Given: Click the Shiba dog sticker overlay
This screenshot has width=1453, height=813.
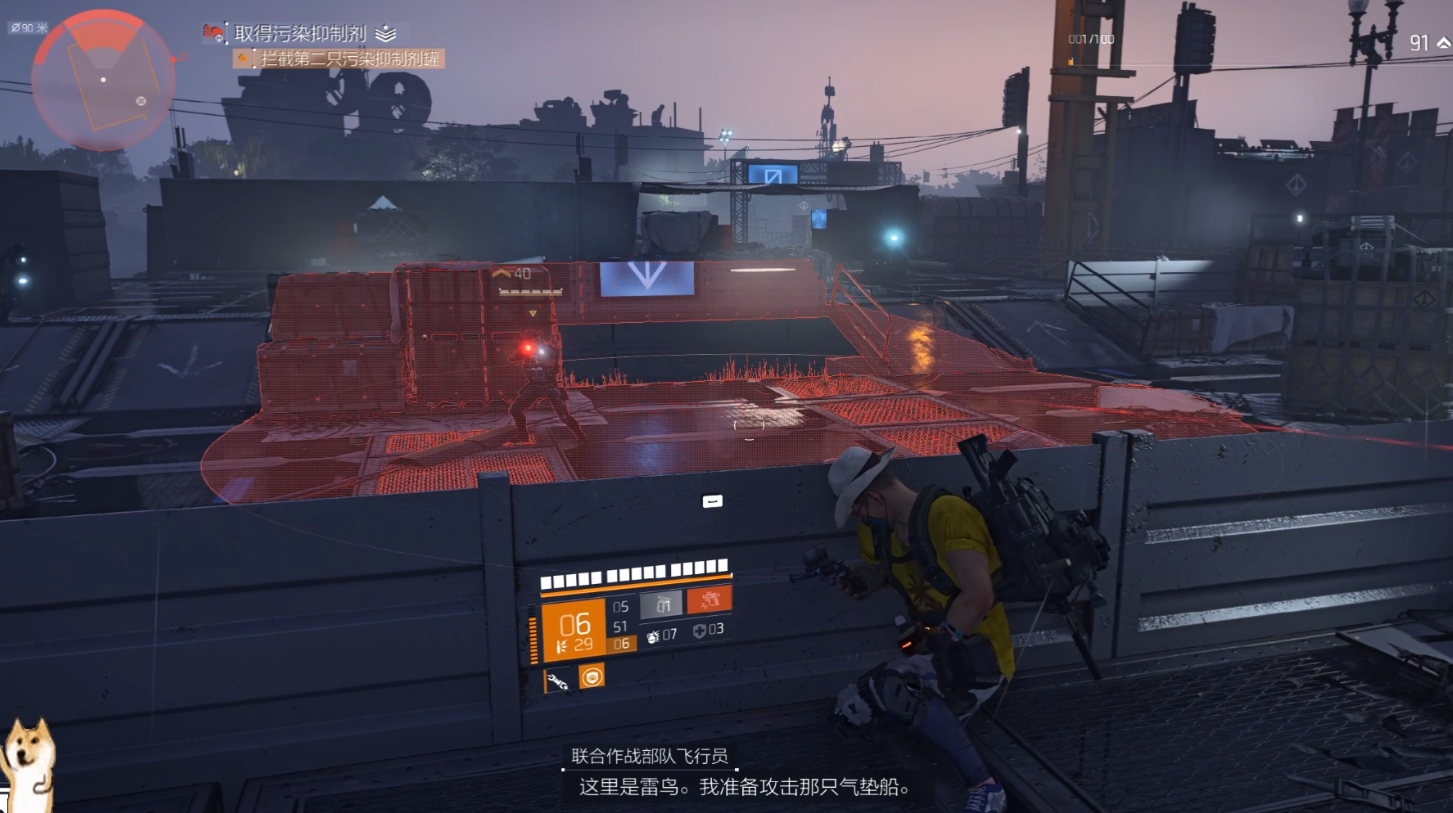Looking at the screenshot, I should coord(25,762).
